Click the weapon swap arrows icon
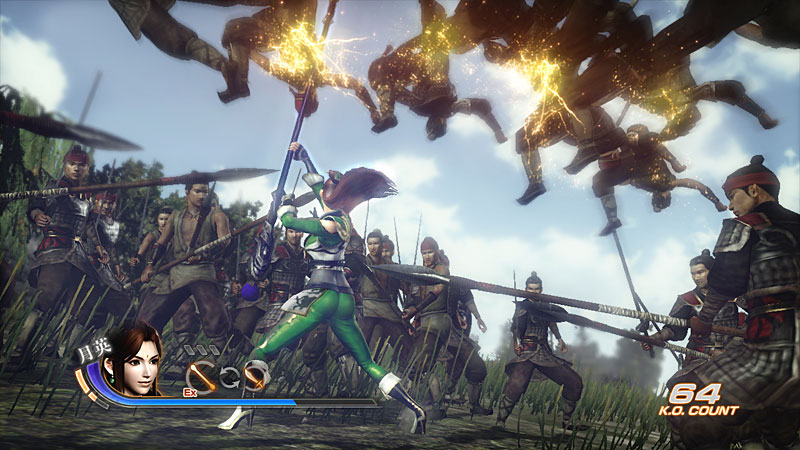This screenshot has width=800, height=450. click(x=229, y=376)
